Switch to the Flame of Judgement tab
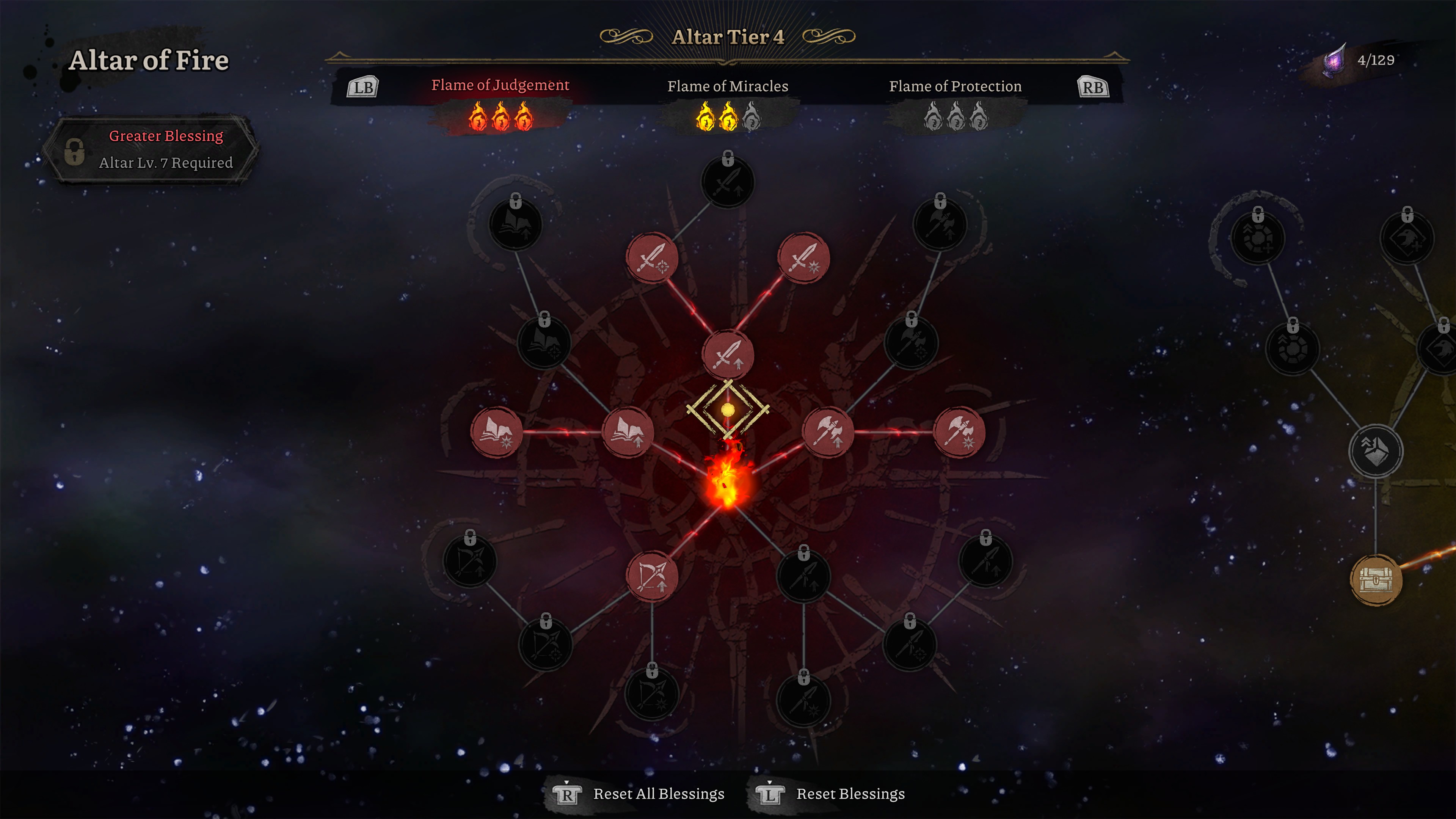Image resolution: width=1456 pixels, height=819 pixels. (500, 86)
